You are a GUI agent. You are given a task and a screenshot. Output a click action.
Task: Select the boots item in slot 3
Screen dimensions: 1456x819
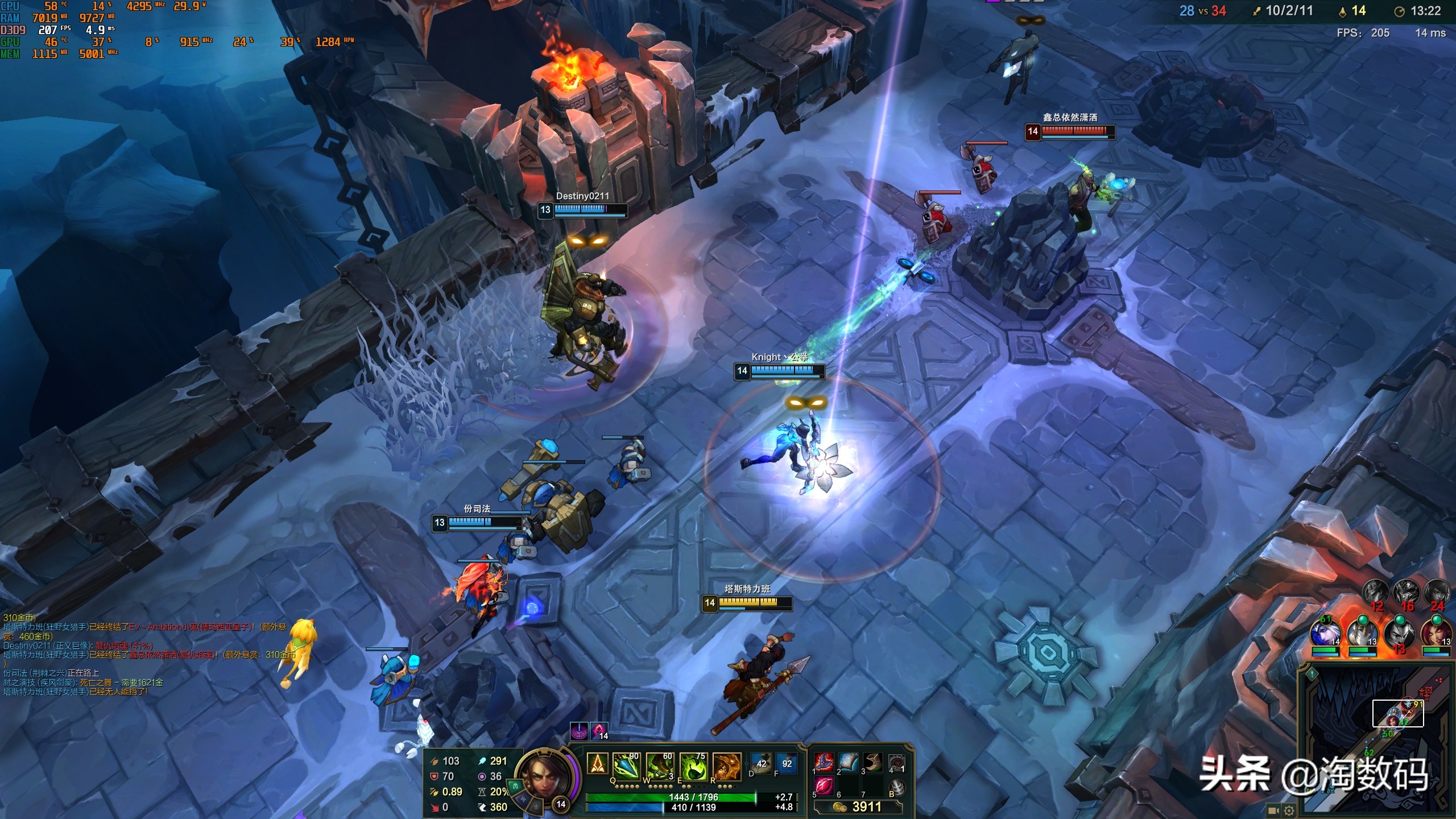[872, 762]
